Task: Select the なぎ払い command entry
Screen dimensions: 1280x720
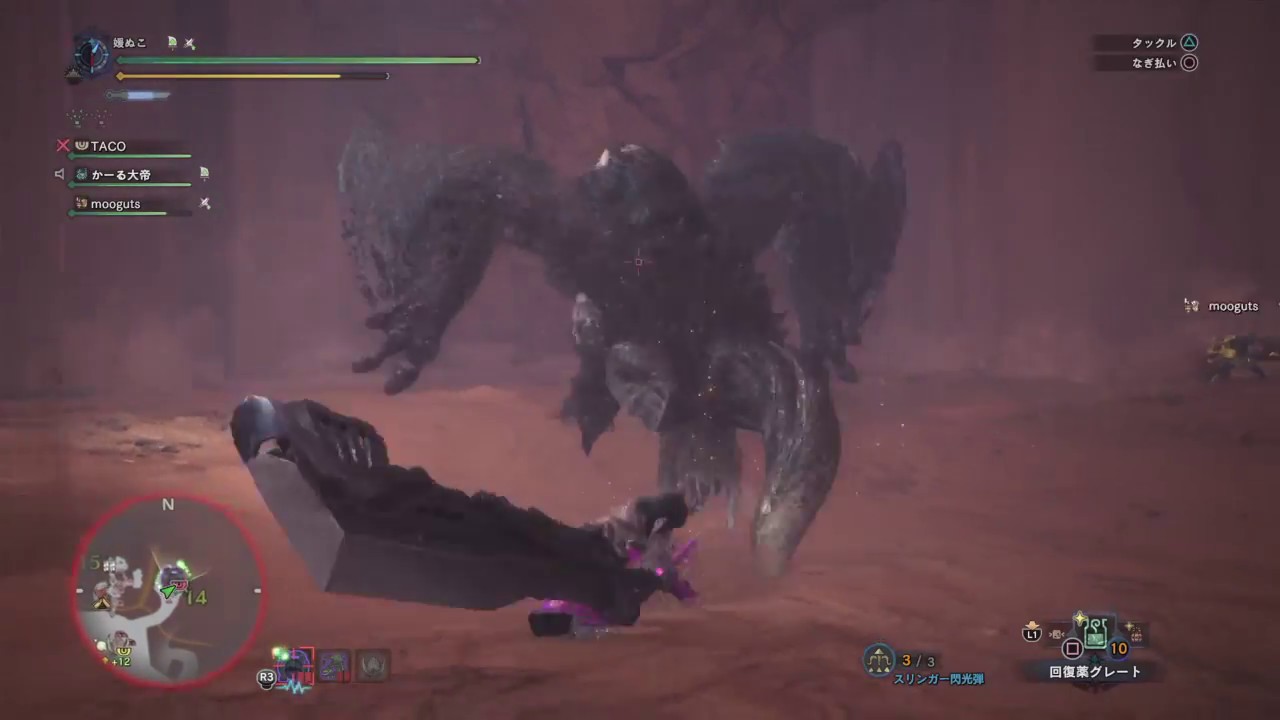Action: [x=1157, y=62]
